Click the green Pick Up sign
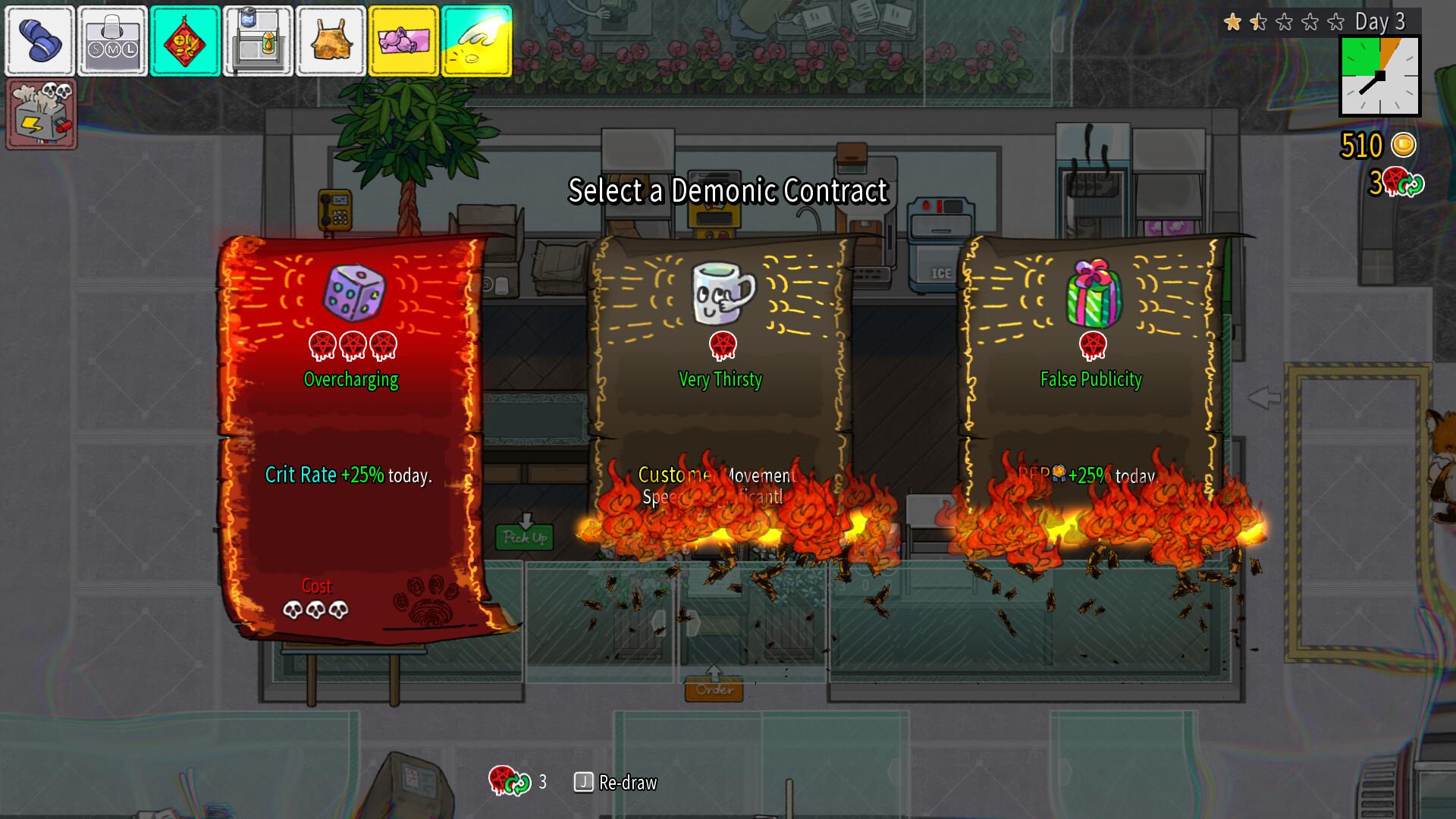 pyautogui.click(x=526, y=538)
